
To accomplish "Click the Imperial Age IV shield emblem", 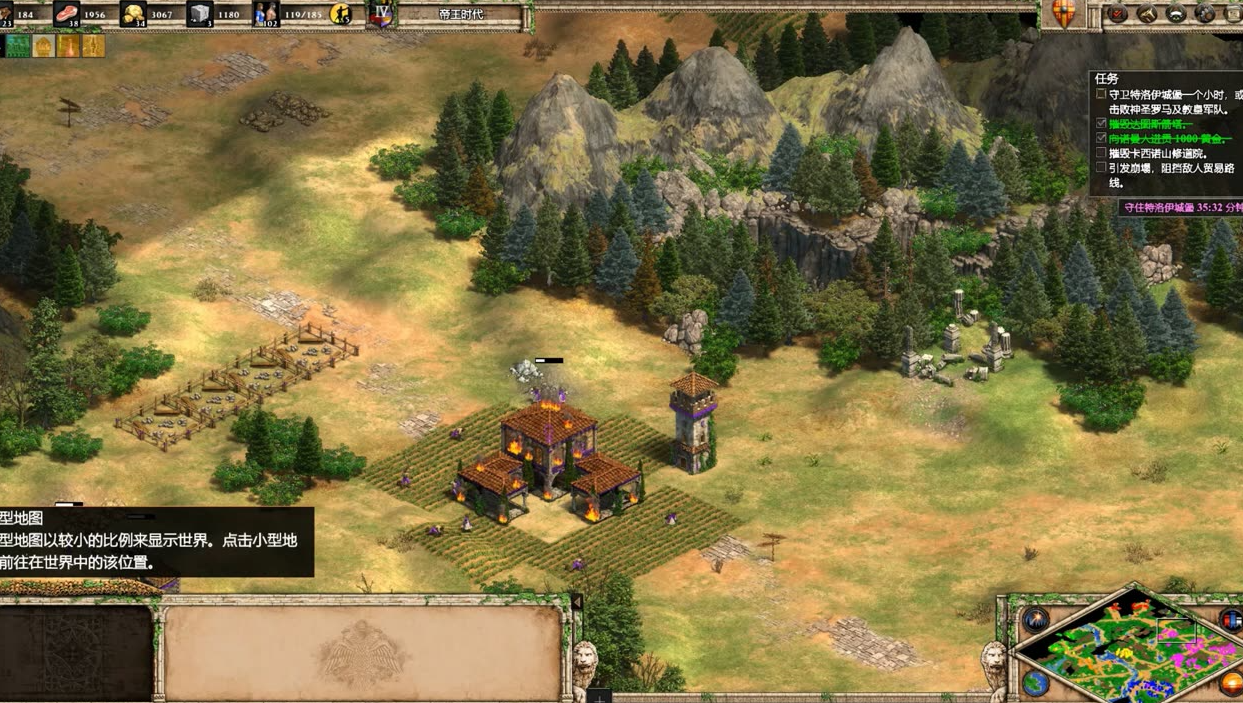I will 381,14.
